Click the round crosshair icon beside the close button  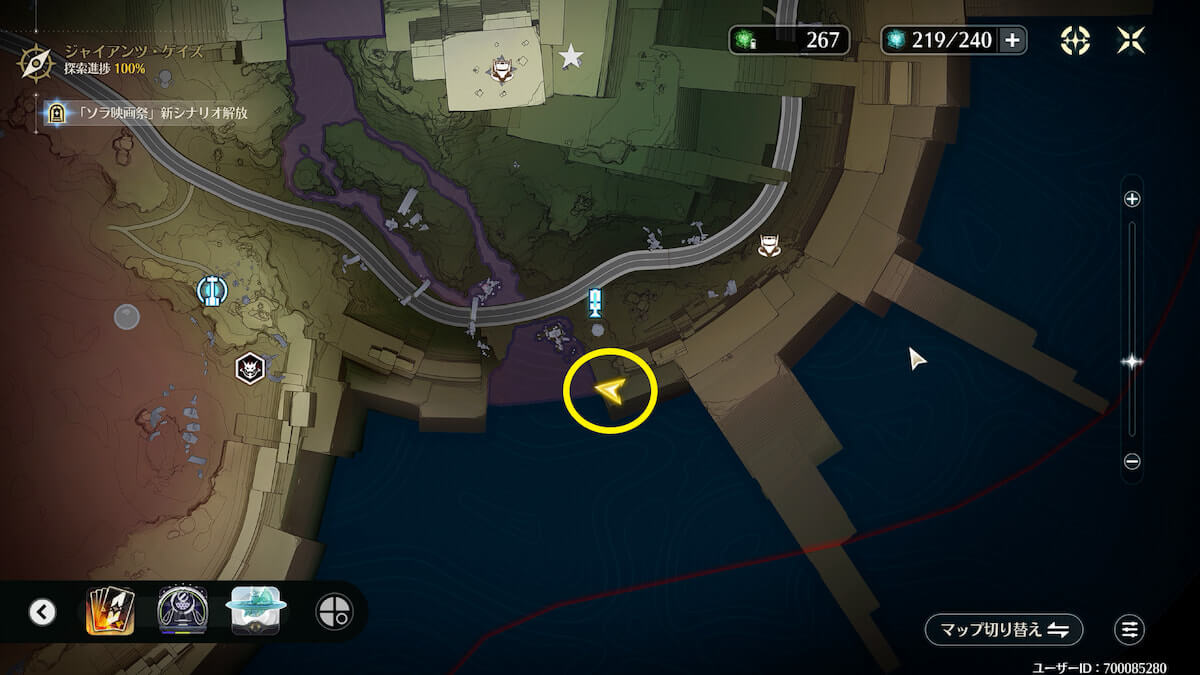1075,40
